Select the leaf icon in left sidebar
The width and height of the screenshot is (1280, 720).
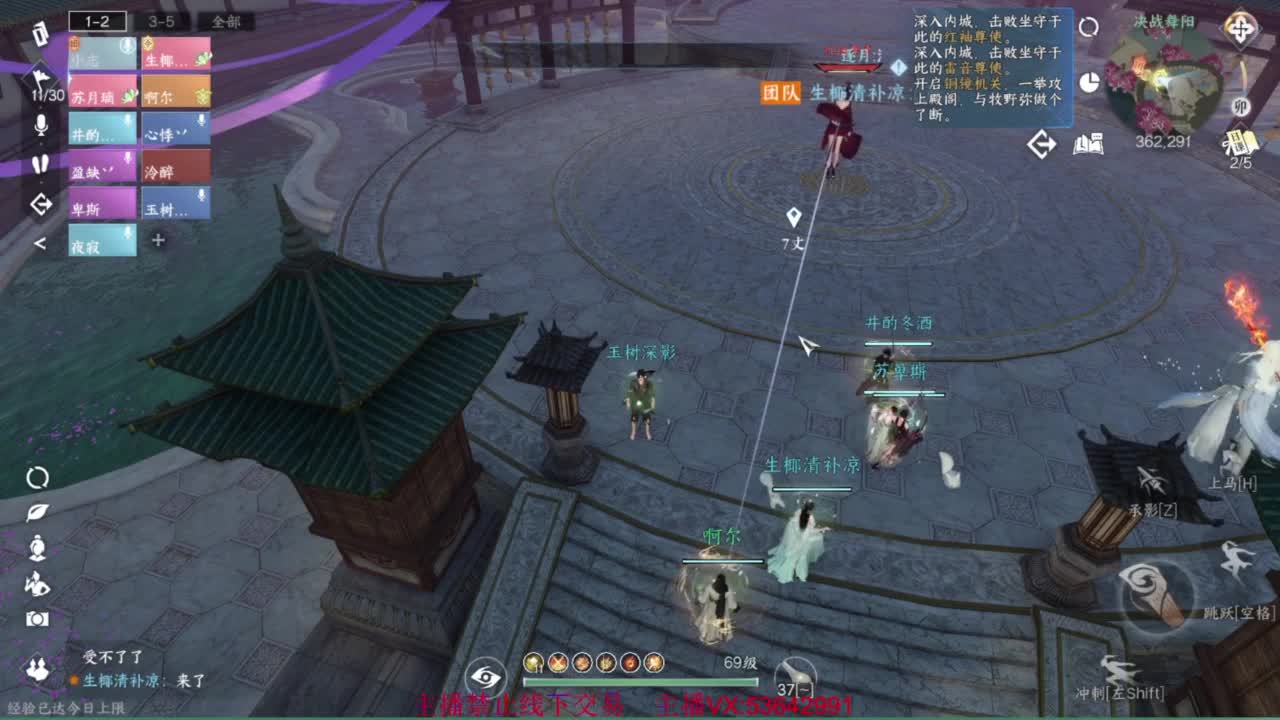click(37, 512)
